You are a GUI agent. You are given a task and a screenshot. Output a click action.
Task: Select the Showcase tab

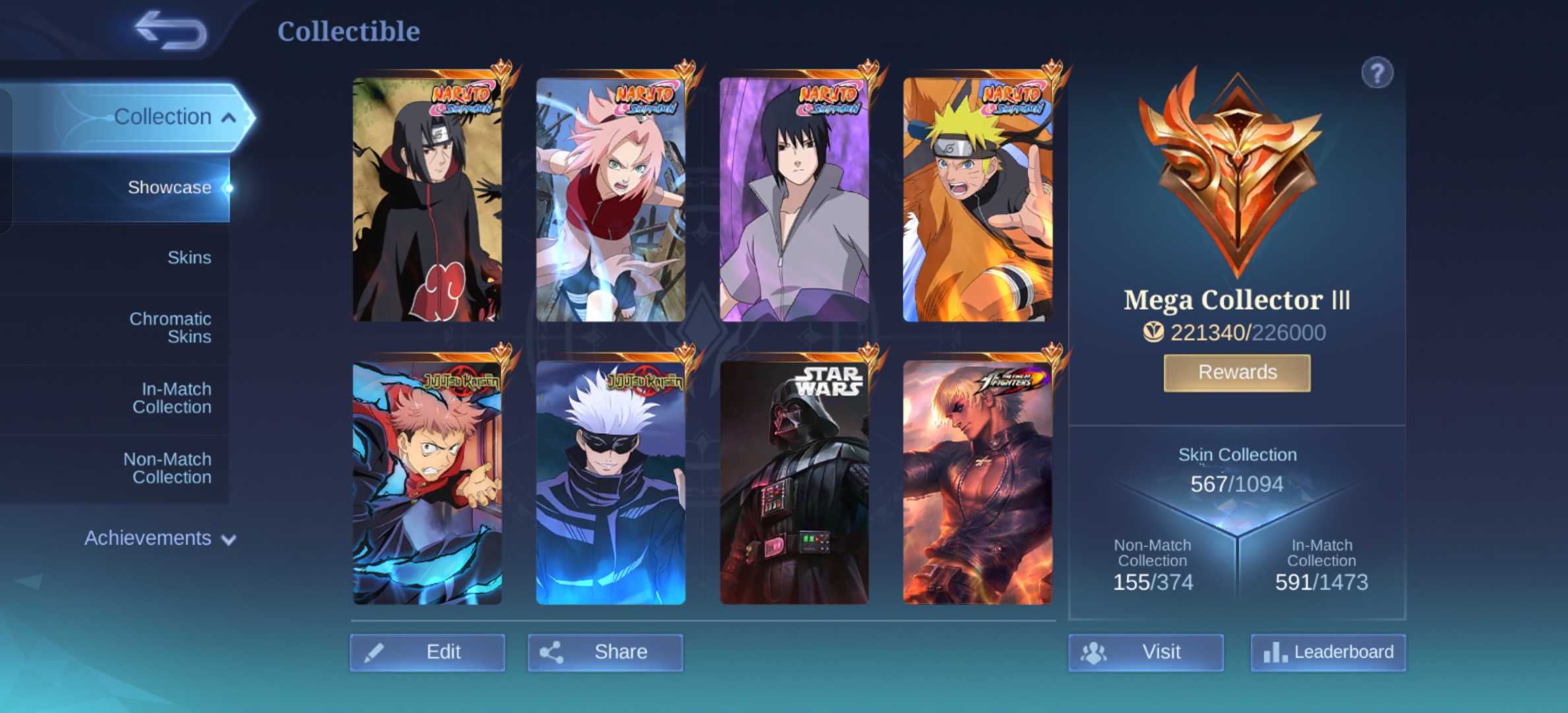point(169,187)
